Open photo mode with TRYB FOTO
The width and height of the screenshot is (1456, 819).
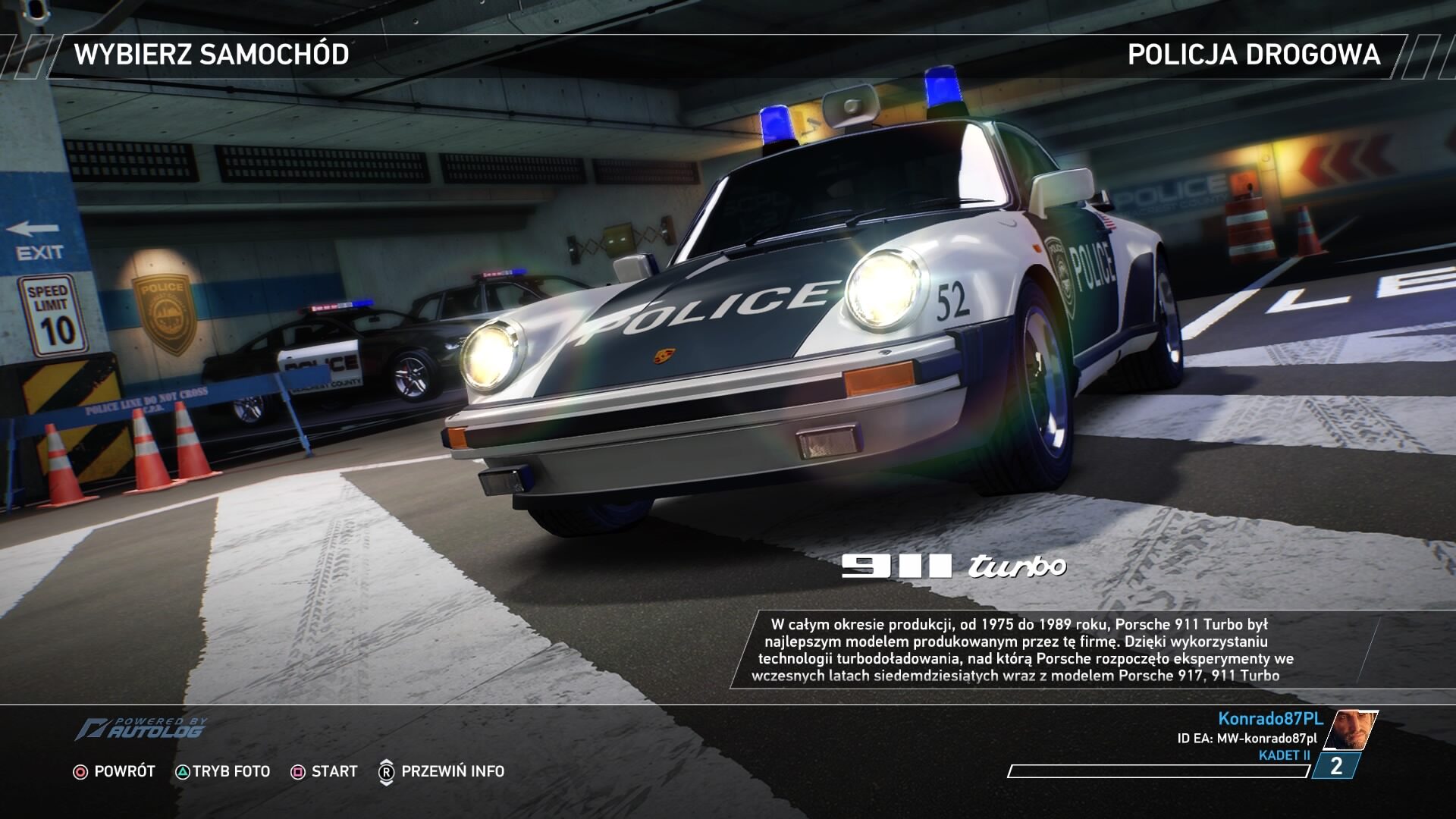click(x=223, y=771)
